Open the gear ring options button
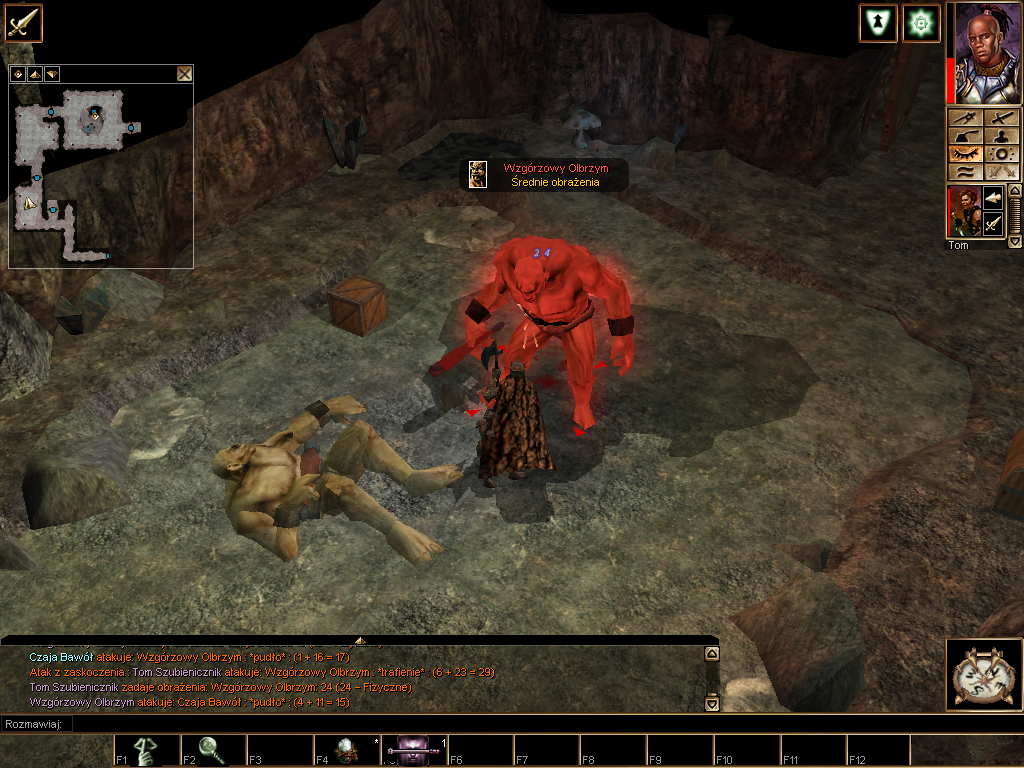Image resolution: width=1024 pixels, height=768 pixels. [x=1000, y=154]
